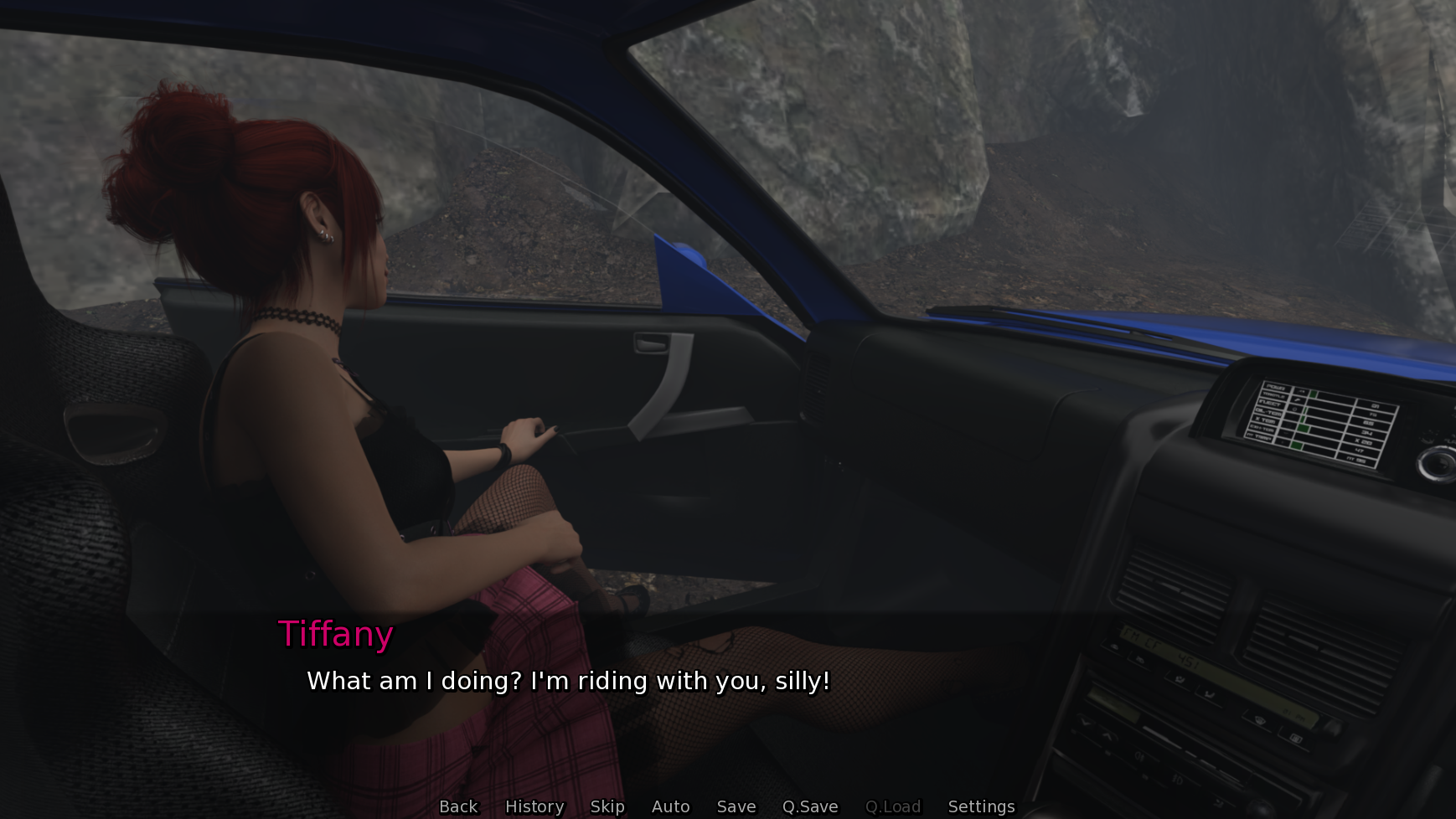This screenshot has width=1456, height=819.
Task: Open the Settings menu
Action: [x=981, y=806]
